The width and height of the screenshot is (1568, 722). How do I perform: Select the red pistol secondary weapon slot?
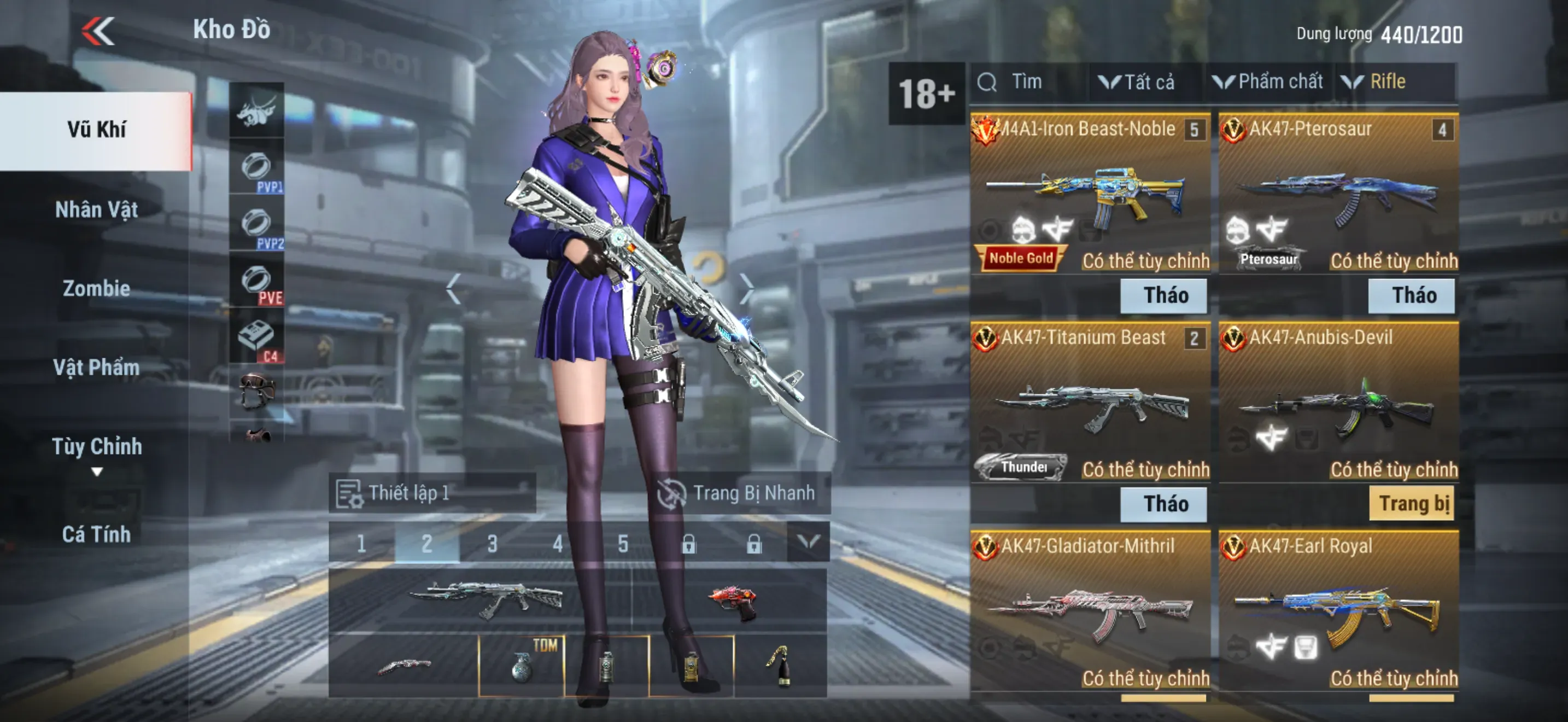point(730,601)
